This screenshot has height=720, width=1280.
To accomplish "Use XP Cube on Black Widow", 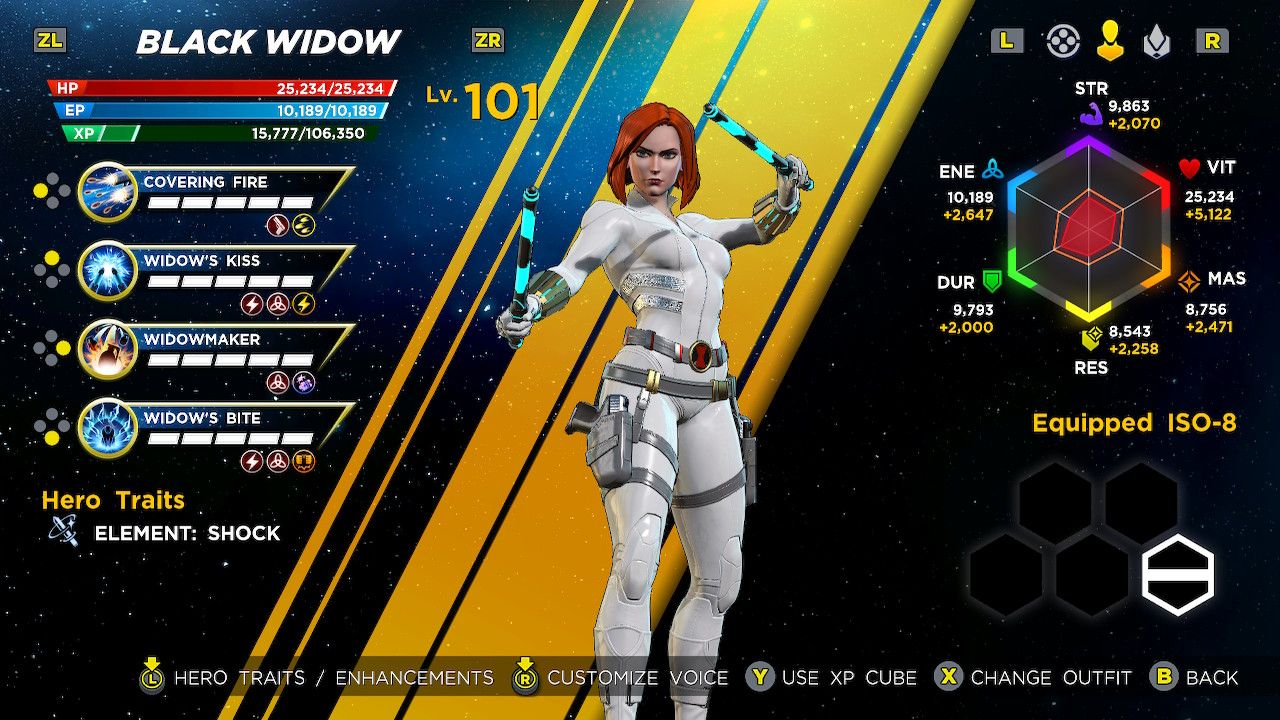I will 832,677.
